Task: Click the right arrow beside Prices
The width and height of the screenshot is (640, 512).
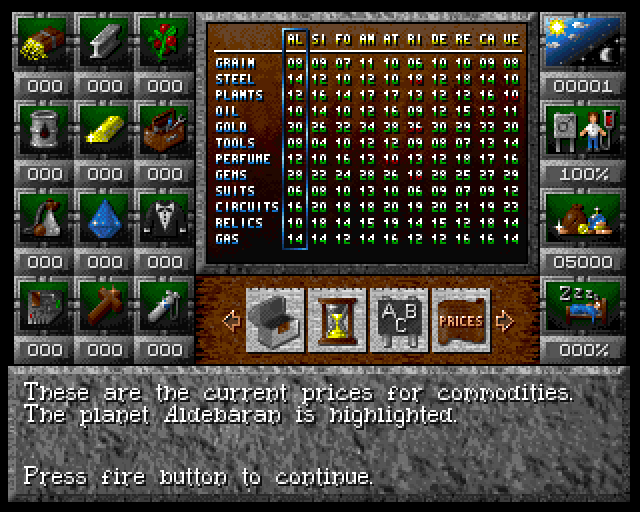Action: point(505,321)
